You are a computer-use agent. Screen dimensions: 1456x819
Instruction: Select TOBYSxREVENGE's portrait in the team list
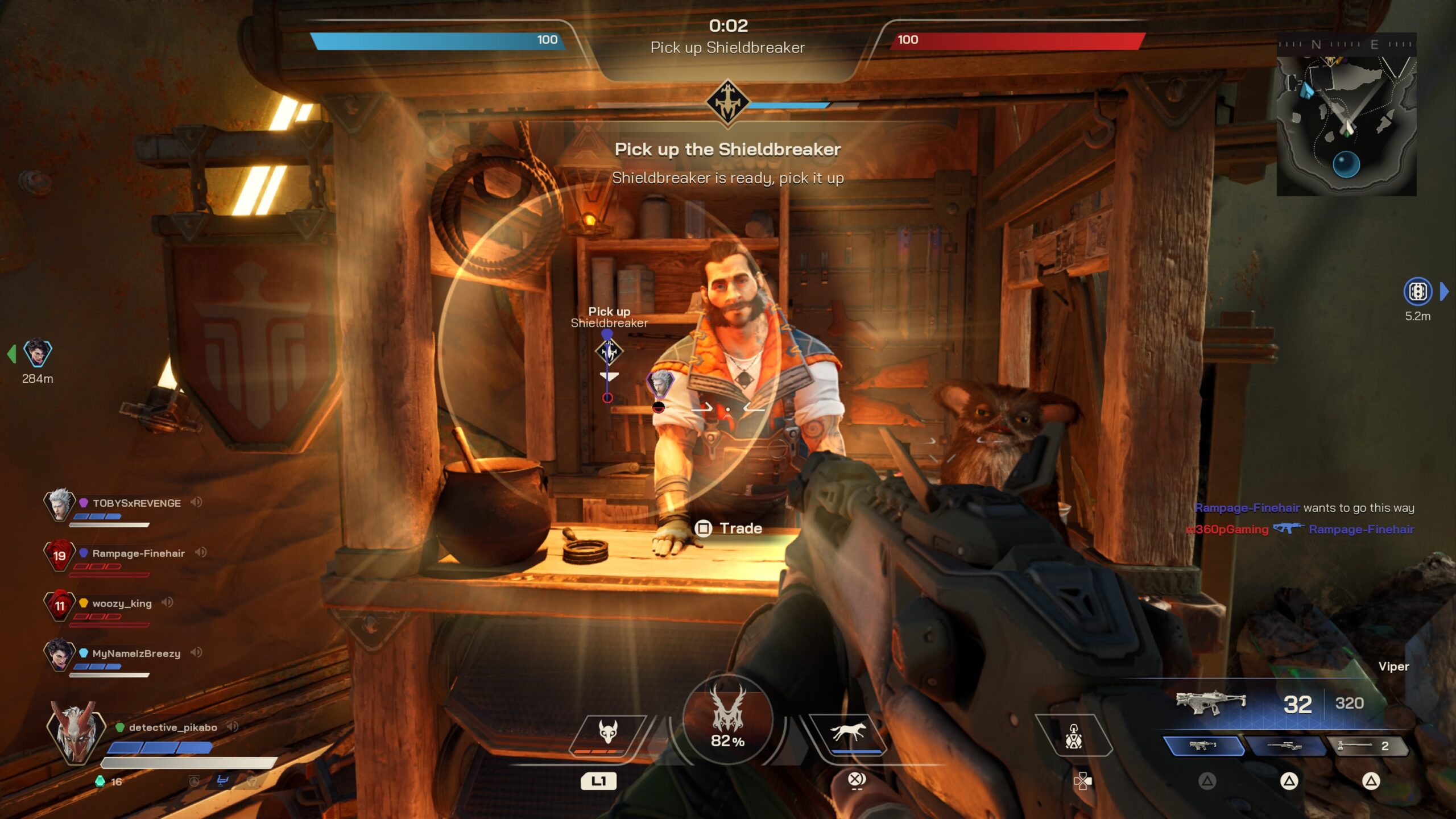coord(59,504)
